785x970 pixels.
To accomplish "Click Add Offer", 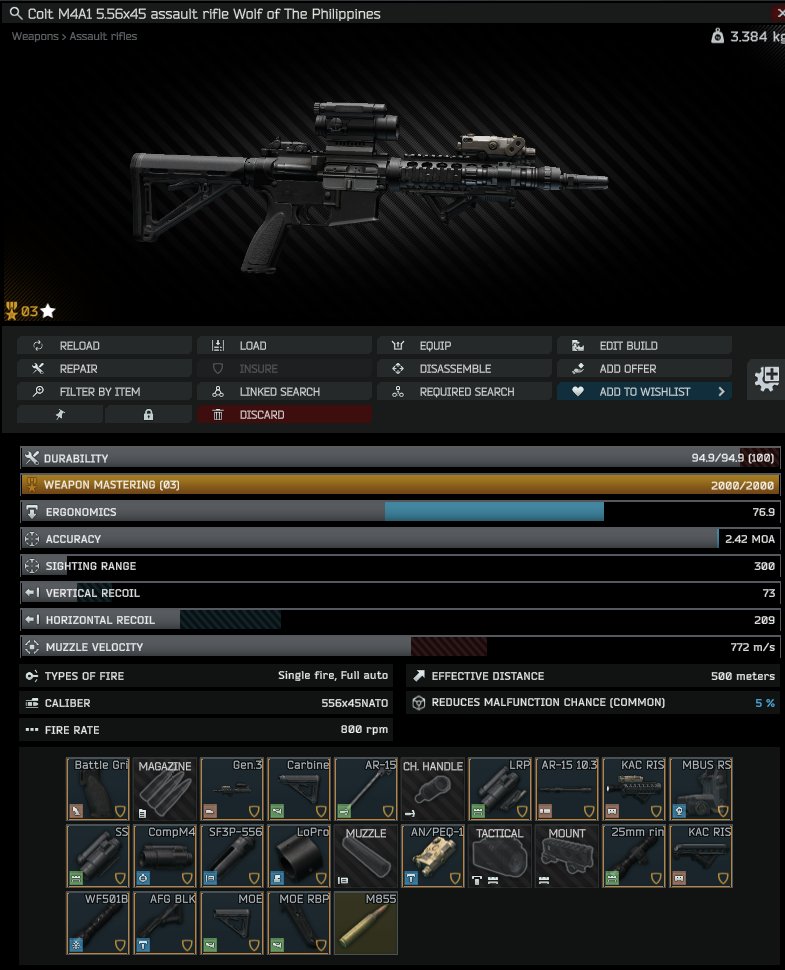I will [x=644, y=369].
